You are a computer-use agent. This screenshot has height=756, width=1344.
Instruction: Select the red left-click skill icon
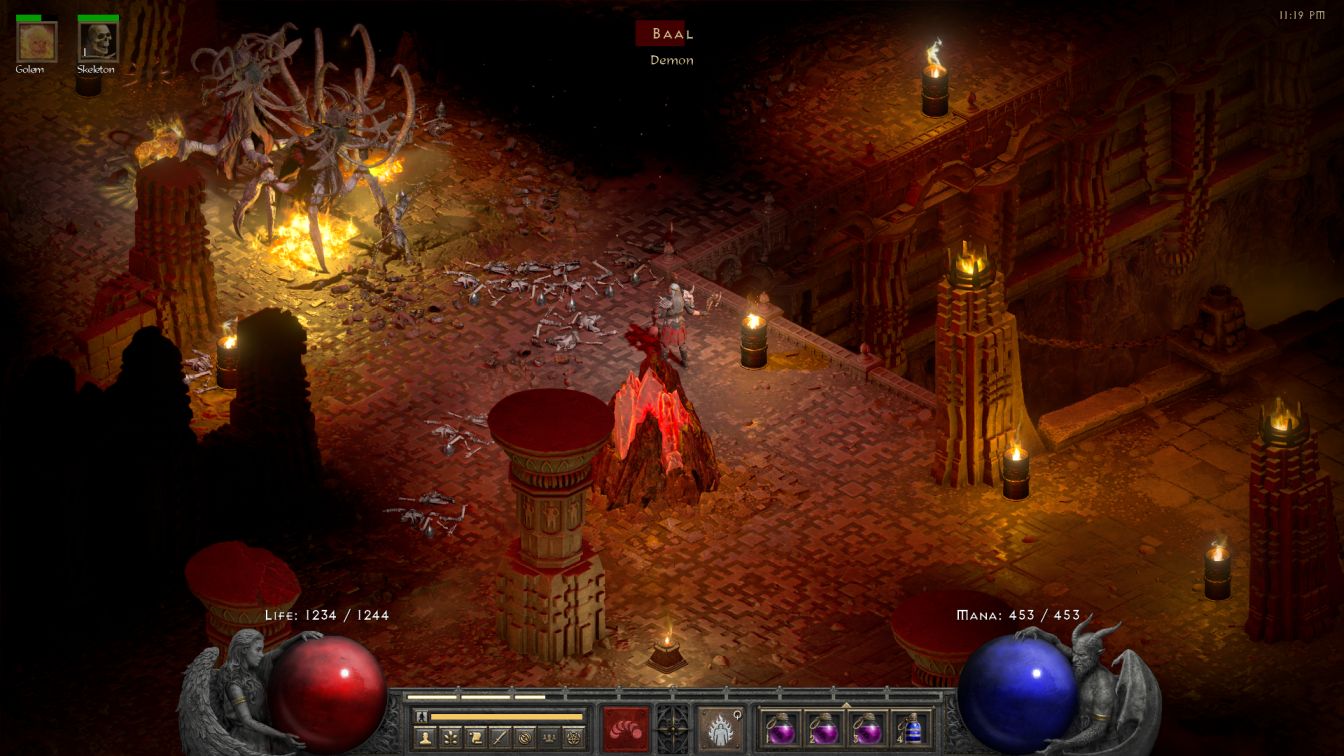(x=626, y=728)
